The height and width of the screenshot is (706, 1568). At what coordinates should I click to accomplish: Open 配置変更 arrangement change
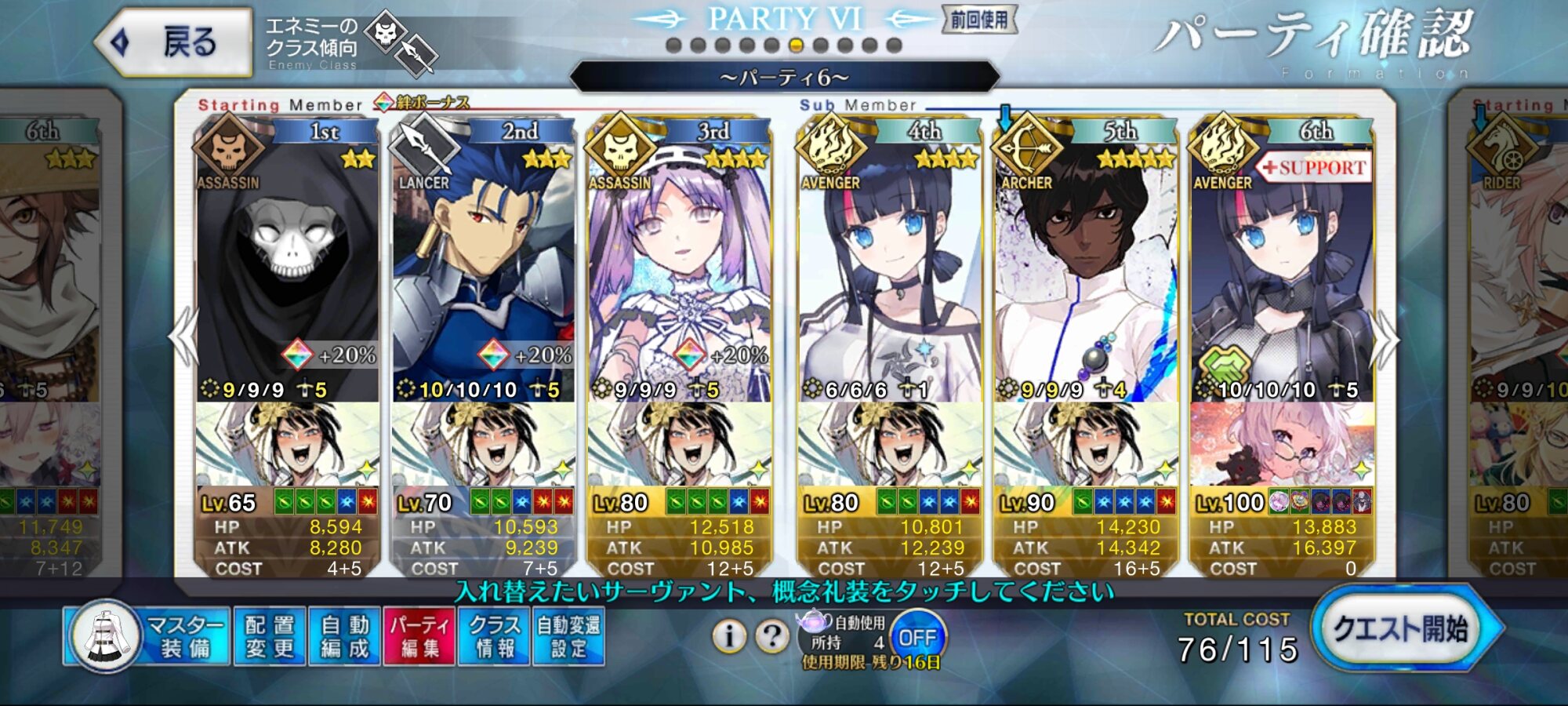tap(269, 636)
